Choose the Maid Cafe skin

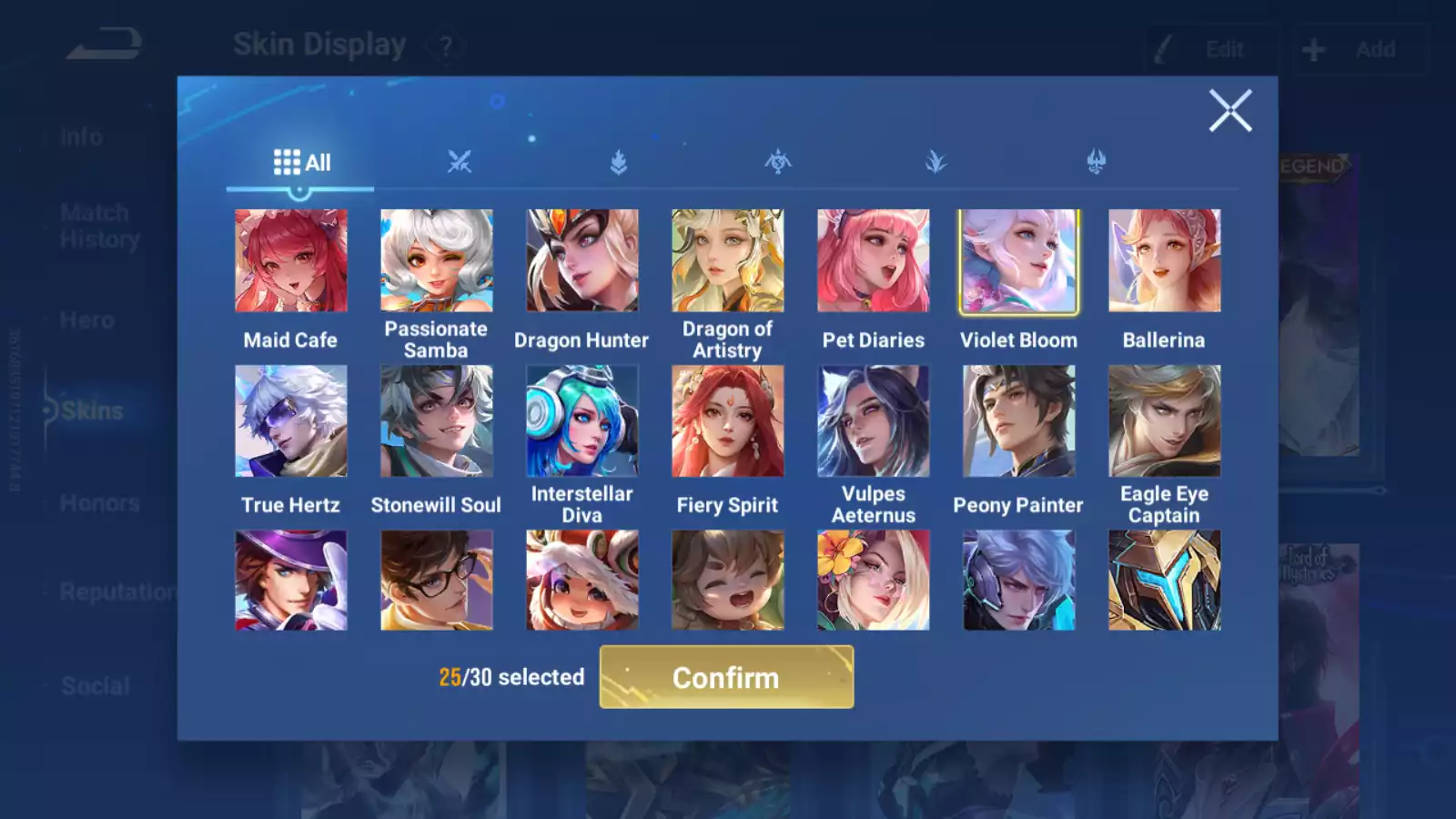click(x=290, y=261)
